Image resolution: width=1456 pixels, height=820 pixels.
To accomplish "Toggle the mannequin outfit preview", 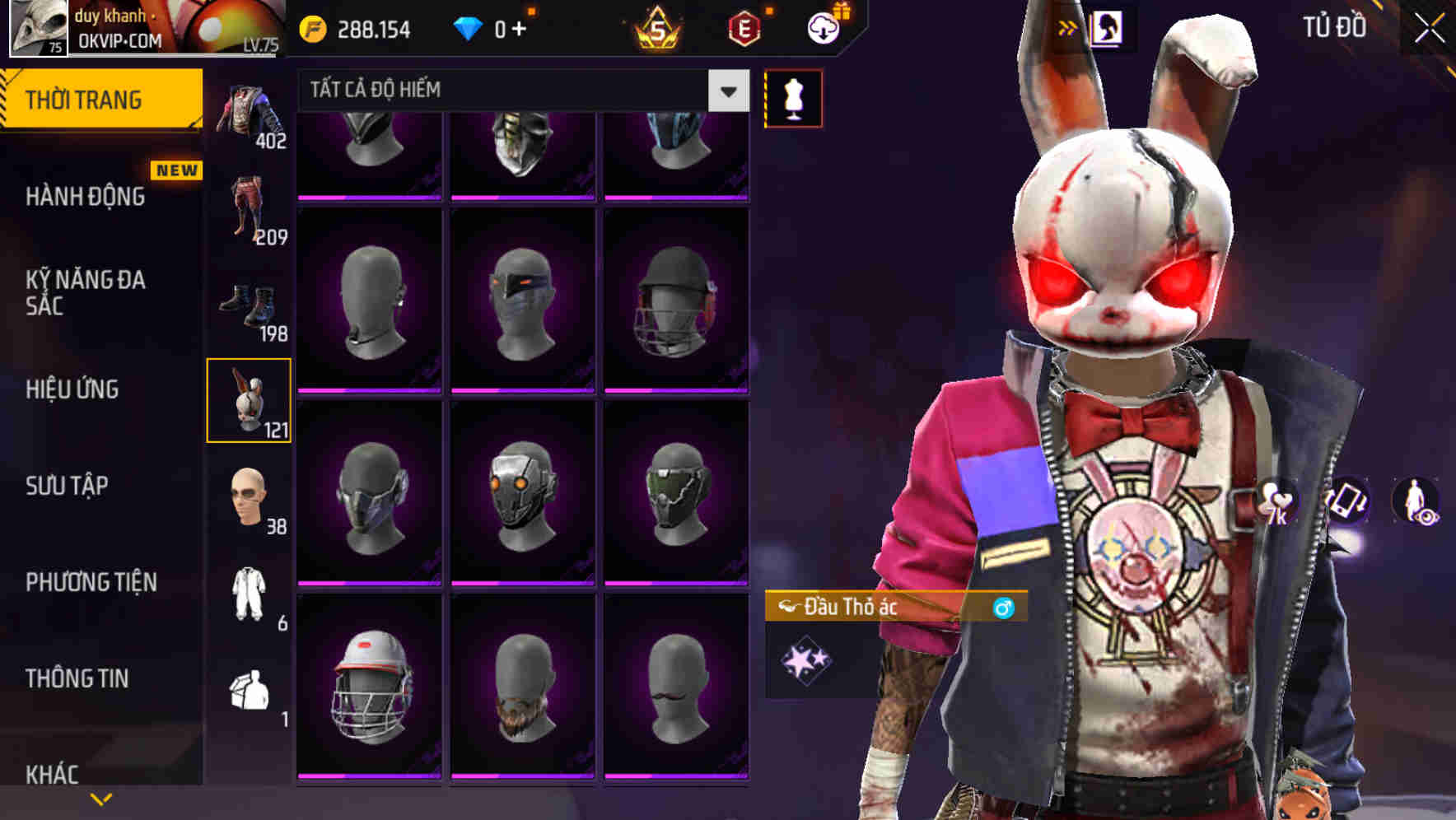I will pos(793,97).
